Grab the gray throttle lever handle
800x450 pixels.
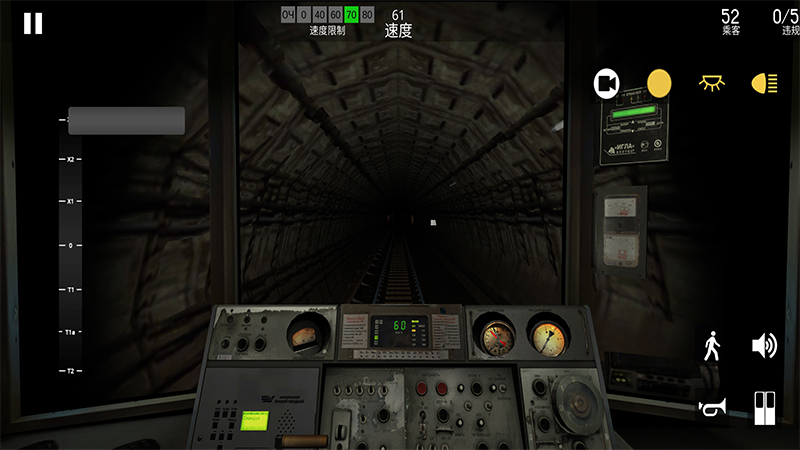[x=127, y=121]
